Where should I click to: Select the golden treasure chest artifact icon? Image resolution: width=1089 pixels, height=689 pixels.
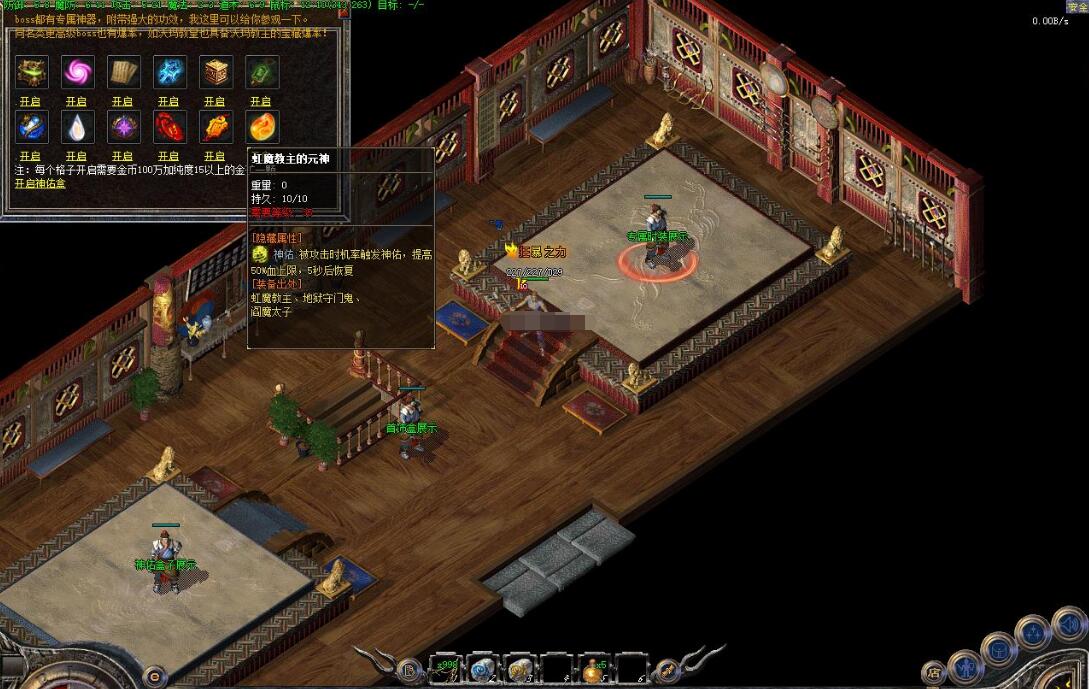pyautogui.click(x=31, y=72)
